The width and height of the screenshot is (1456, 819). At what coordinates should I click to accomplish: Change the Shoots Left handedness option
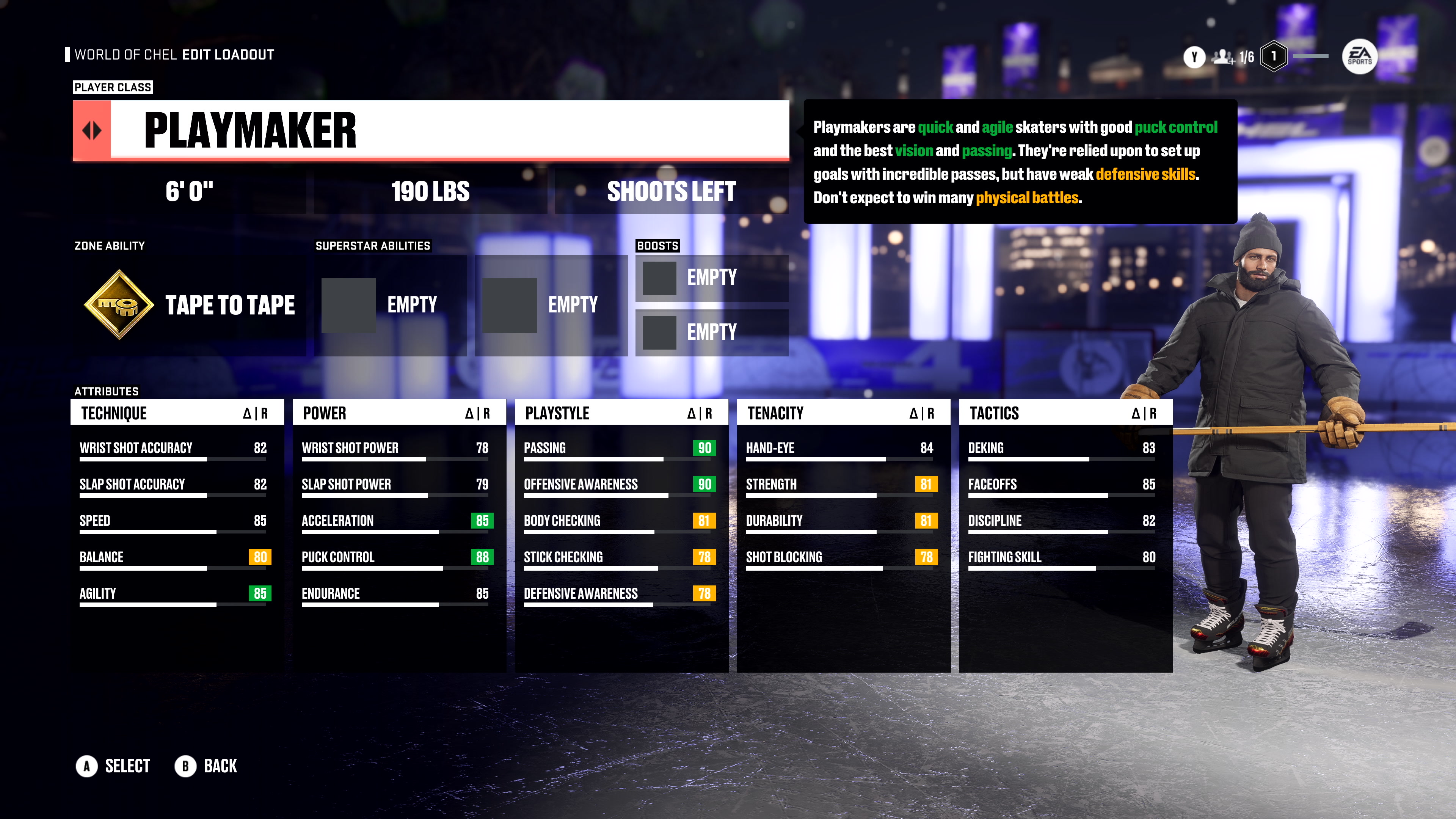click(x=671, y=191)
